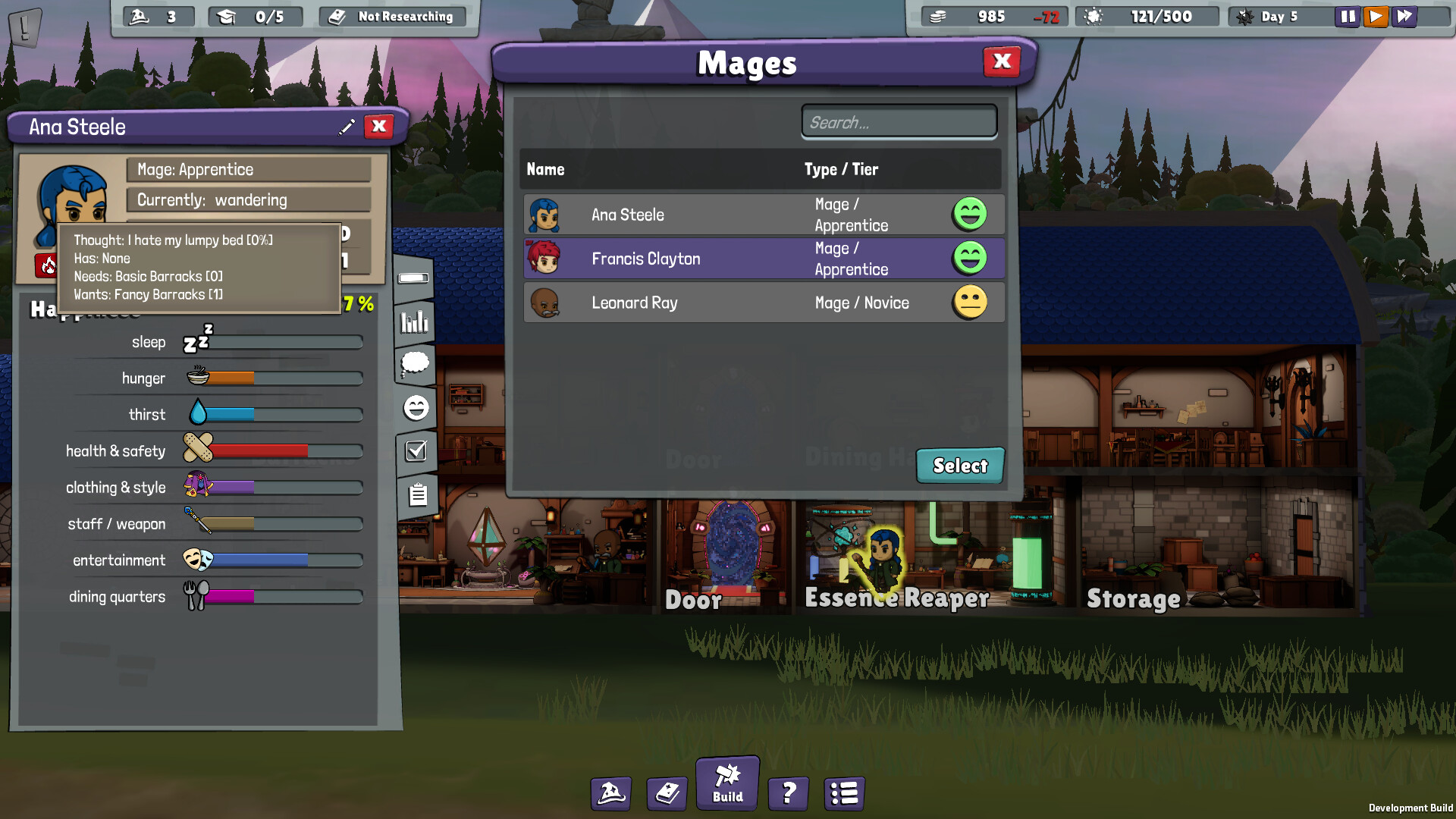Open the Build menu
1456x819 pixels.
[726, 783]
